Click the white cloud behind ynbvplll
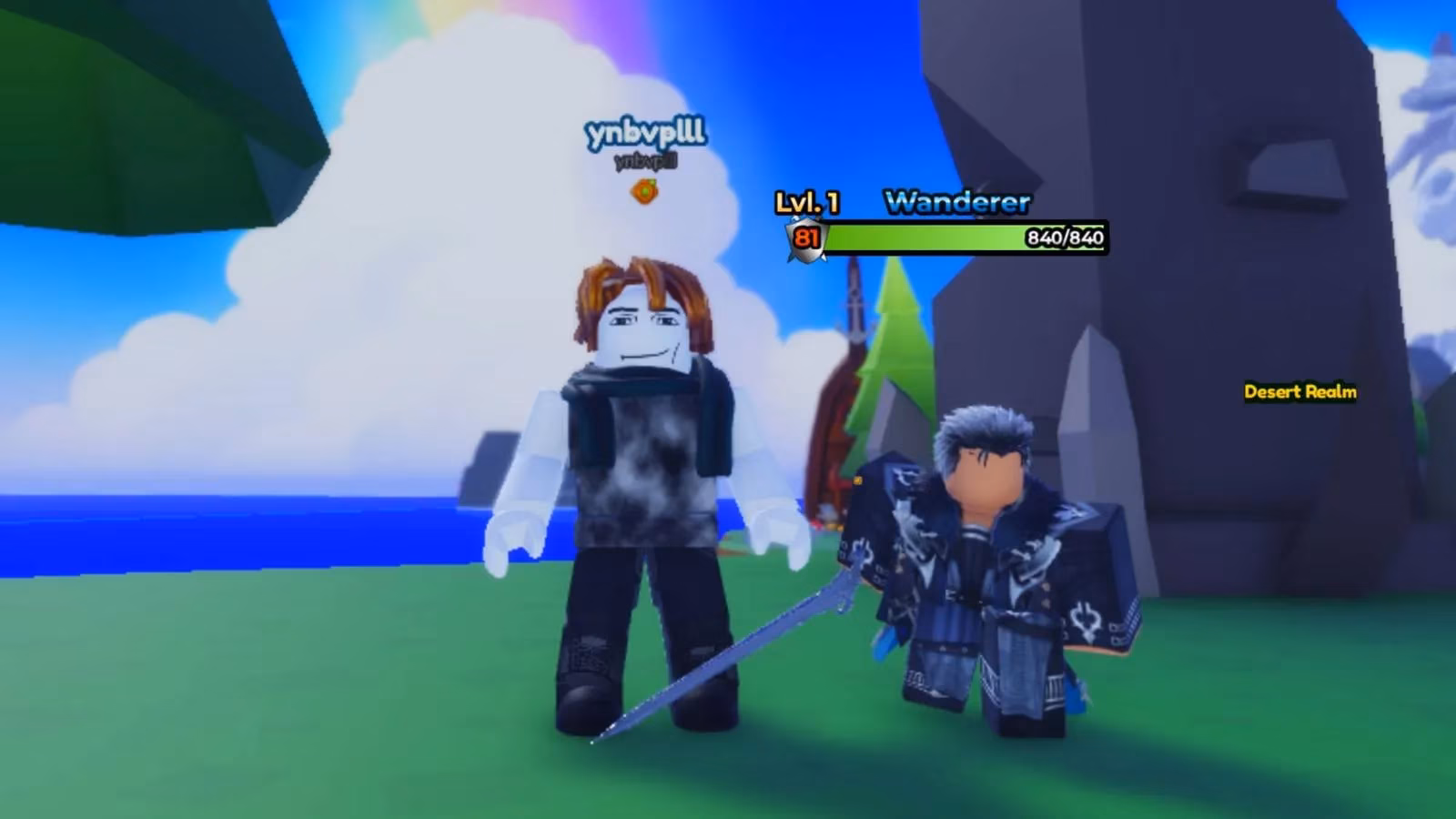 pos(364,273)
